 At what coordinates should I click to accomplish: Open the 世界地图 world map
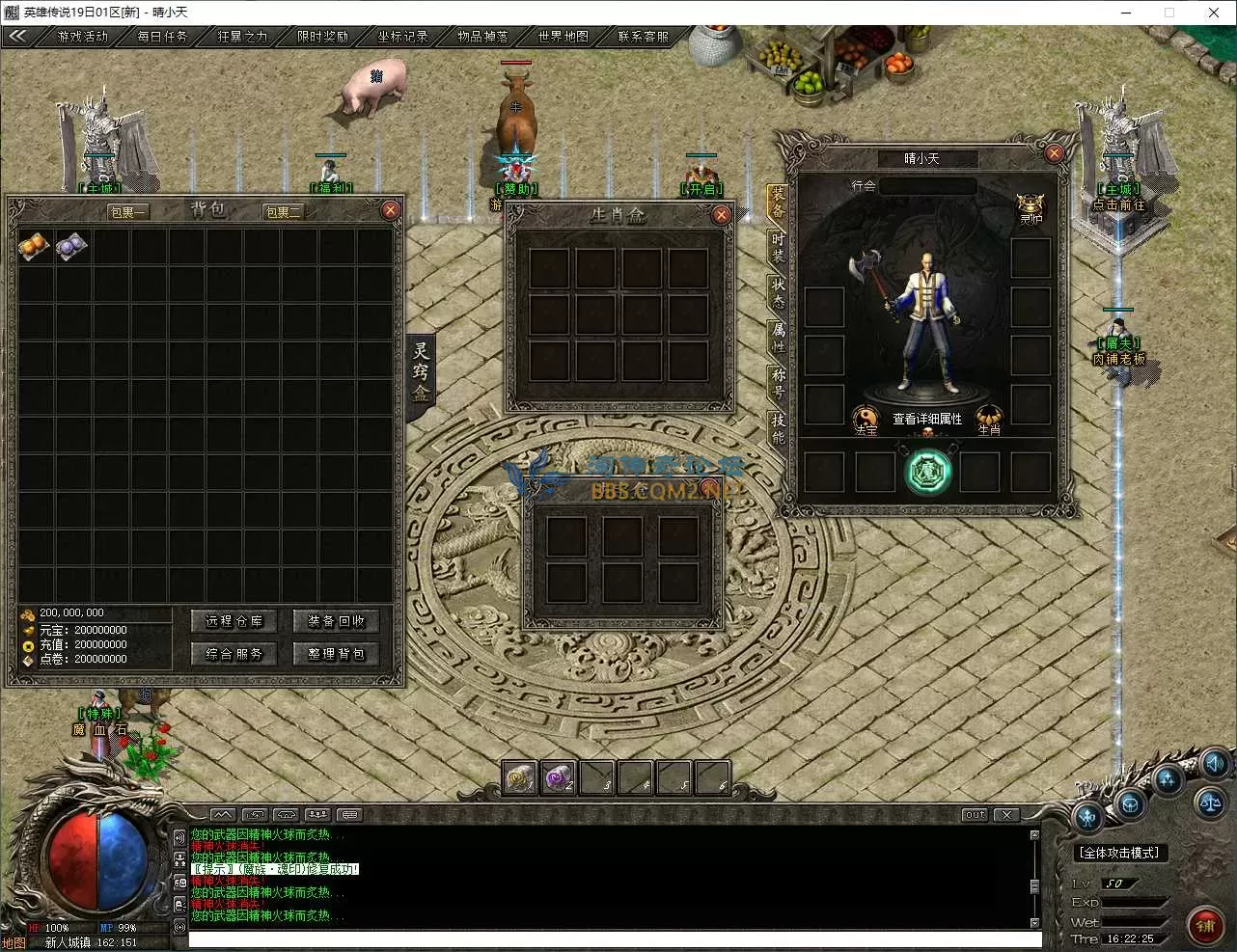coord(563,37)
